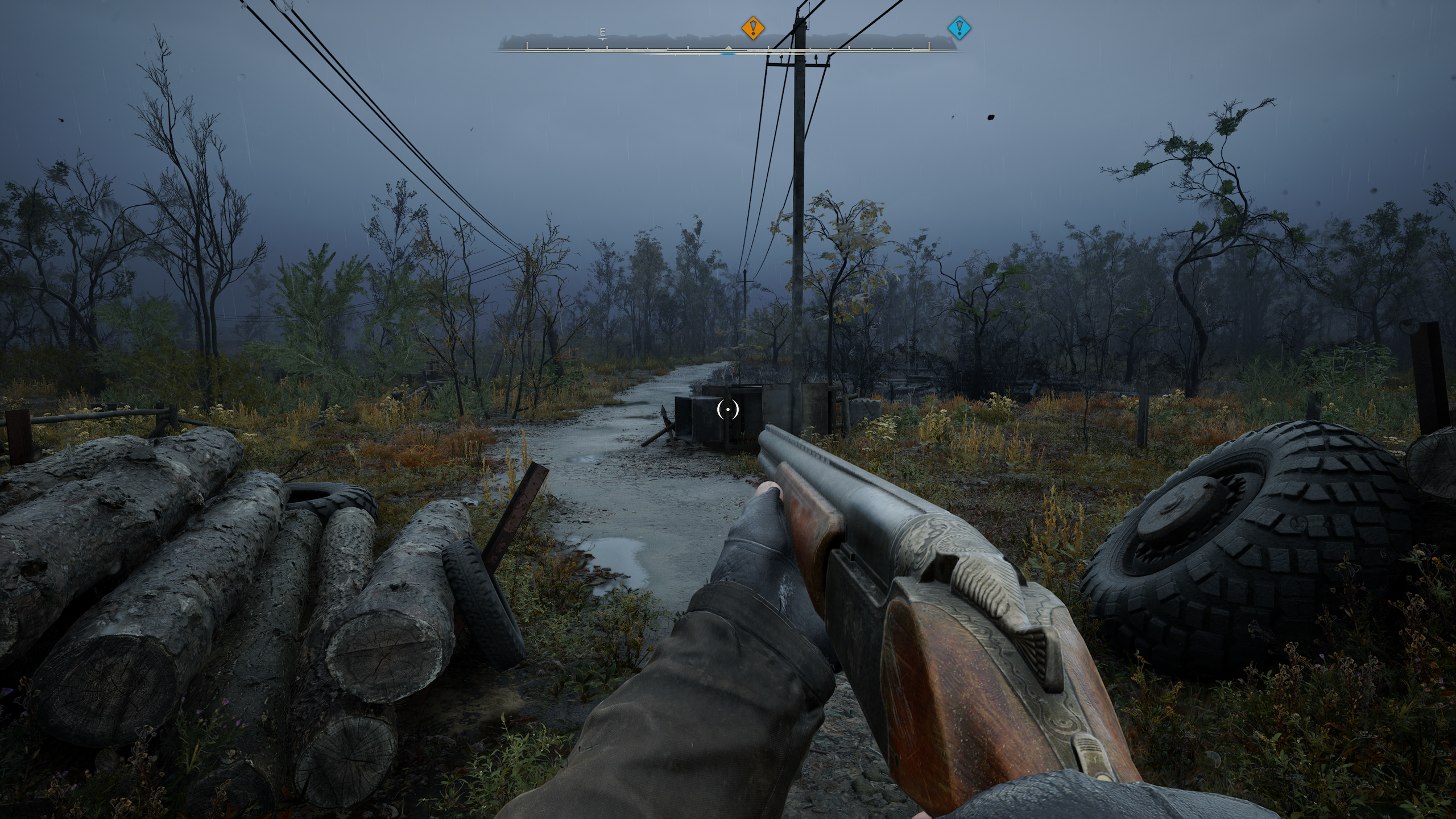
Task: Select the blue exclamation quest marker
Action: click(959, 27)
